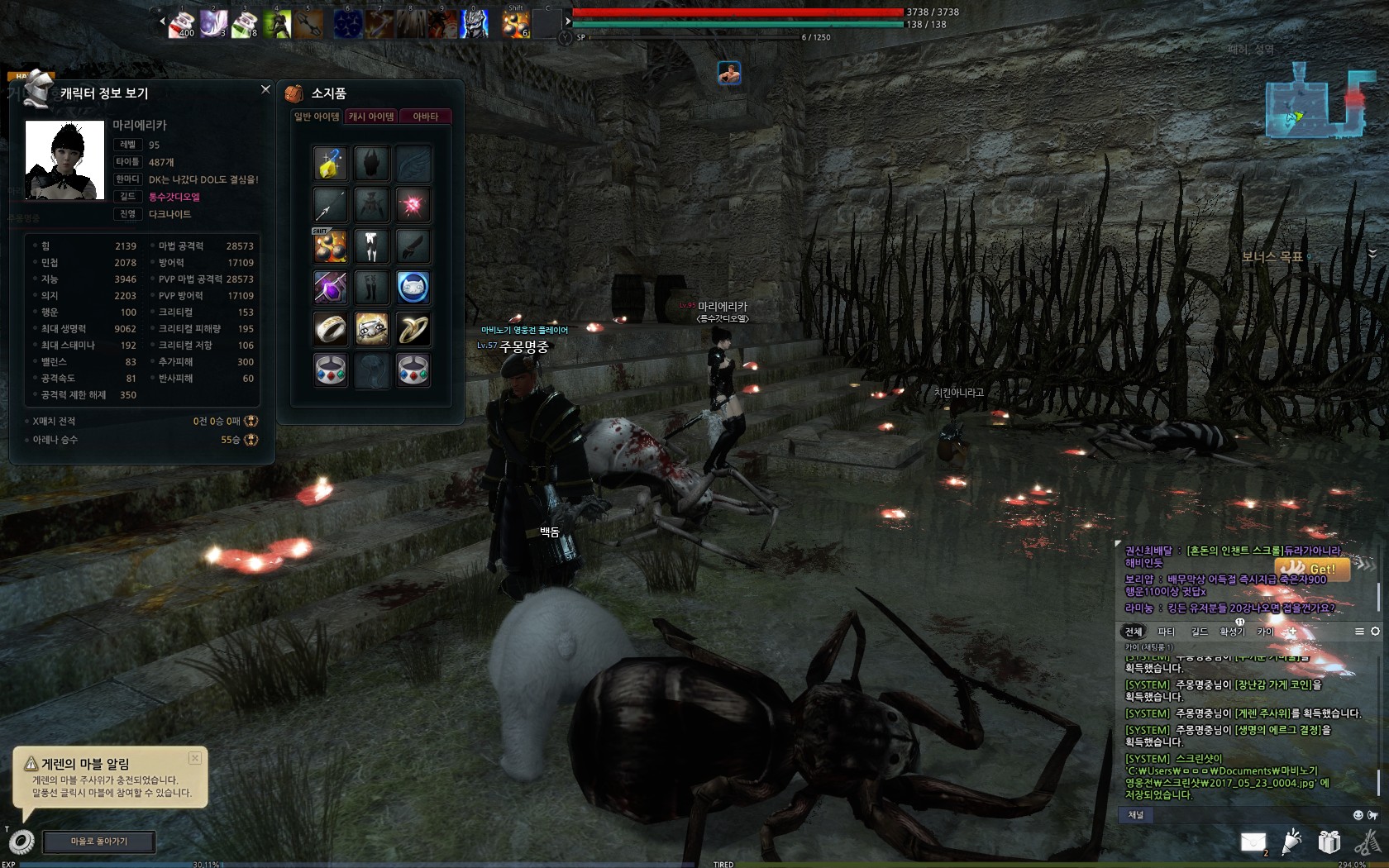The width and height of the screenshot is (1389, 868).
Task: Switch chat to the guild tab
Action: 1199,632
